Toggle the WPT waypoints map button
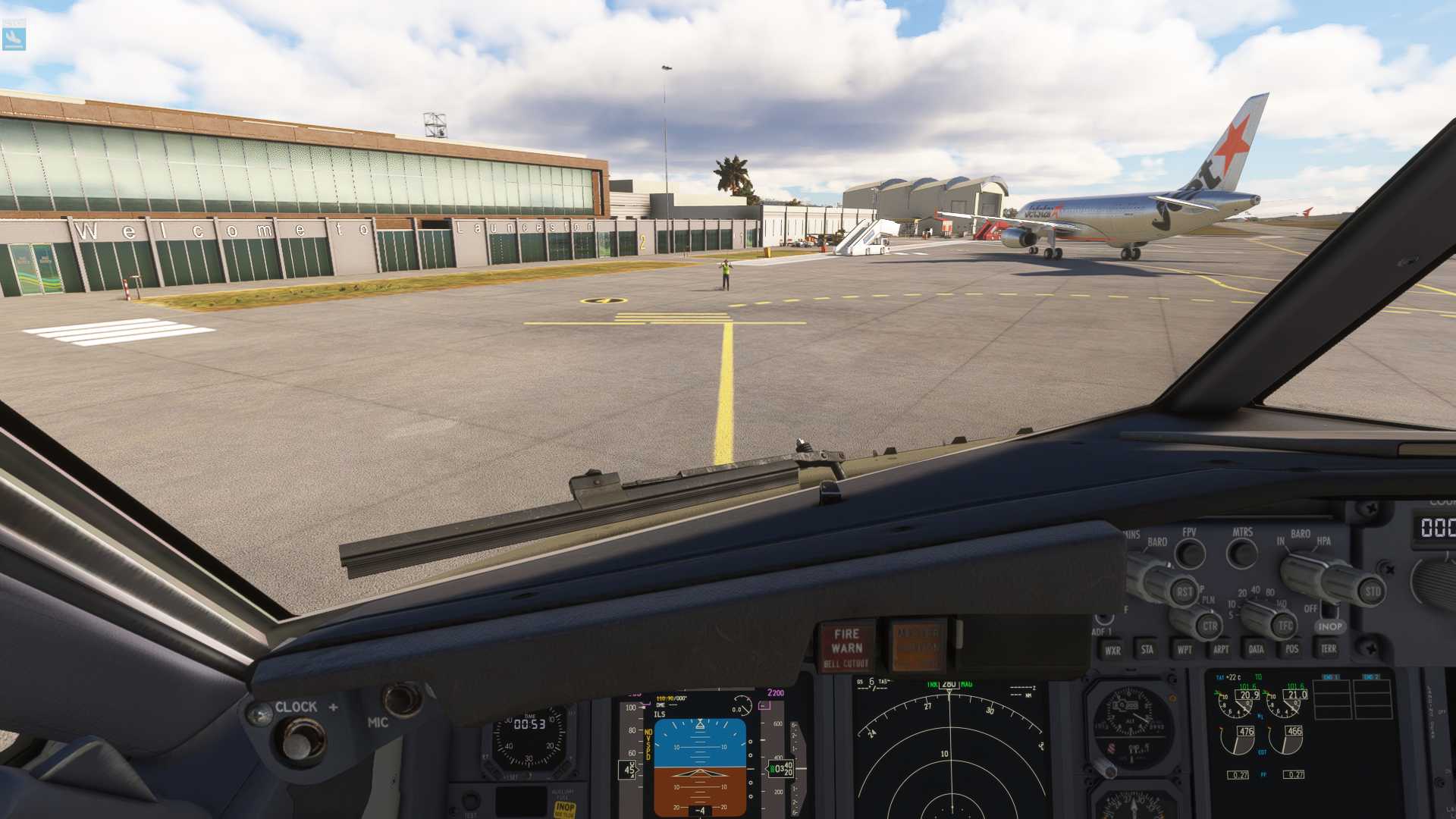Viewport: 1456px width, 819px height. pyautogui.click(x=1185, y=649)
